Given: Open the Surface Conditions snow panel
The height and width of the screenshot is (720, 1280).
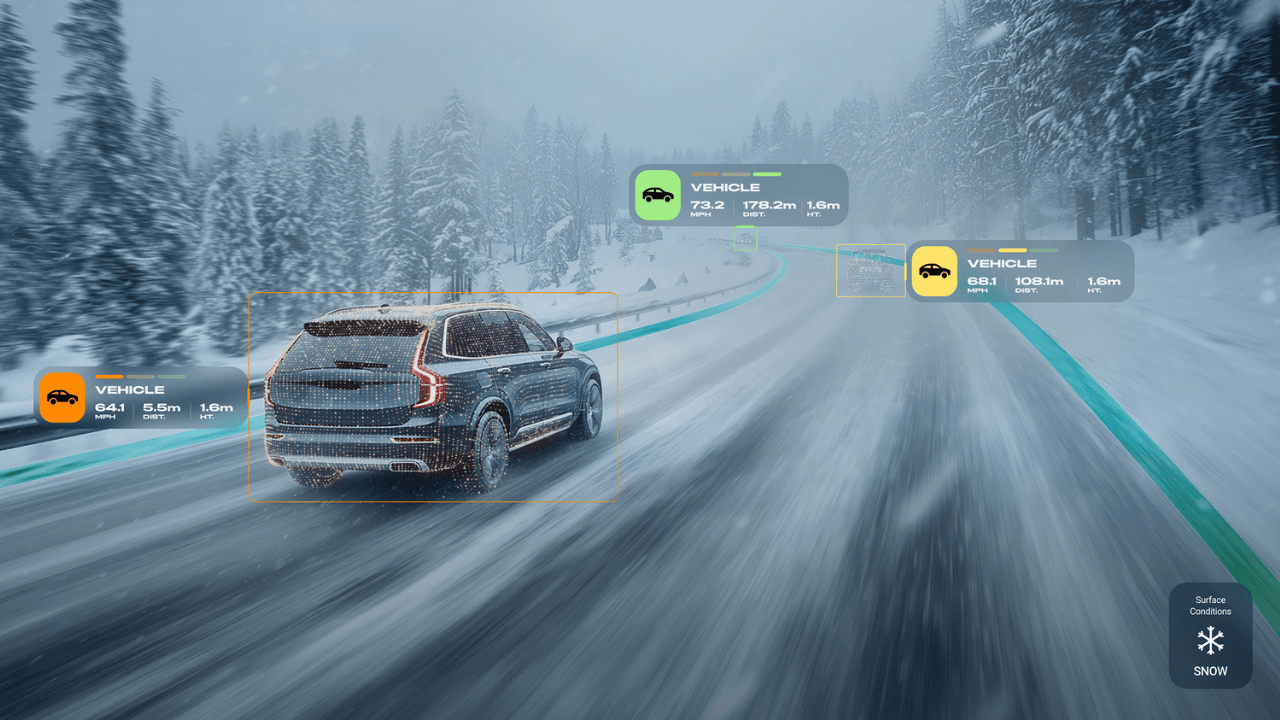Looking at the screenshot, I should point(1210,636).
